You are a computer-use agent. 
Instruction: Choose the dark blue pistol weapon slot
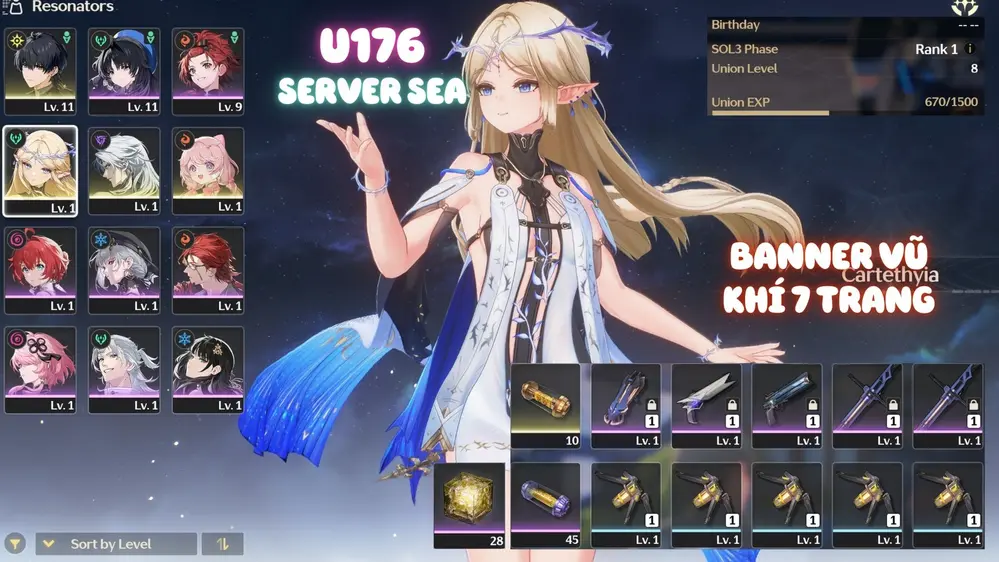pos(786,405)
